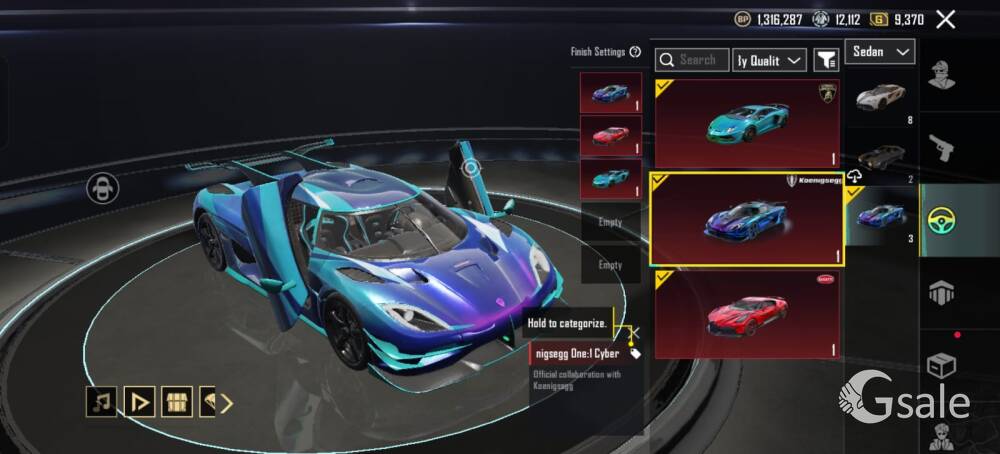Image resolution: width=1000 pixels, height=454 pixels.
Task: Switch to the pistol weapons tab
Action: click(941, 147)
